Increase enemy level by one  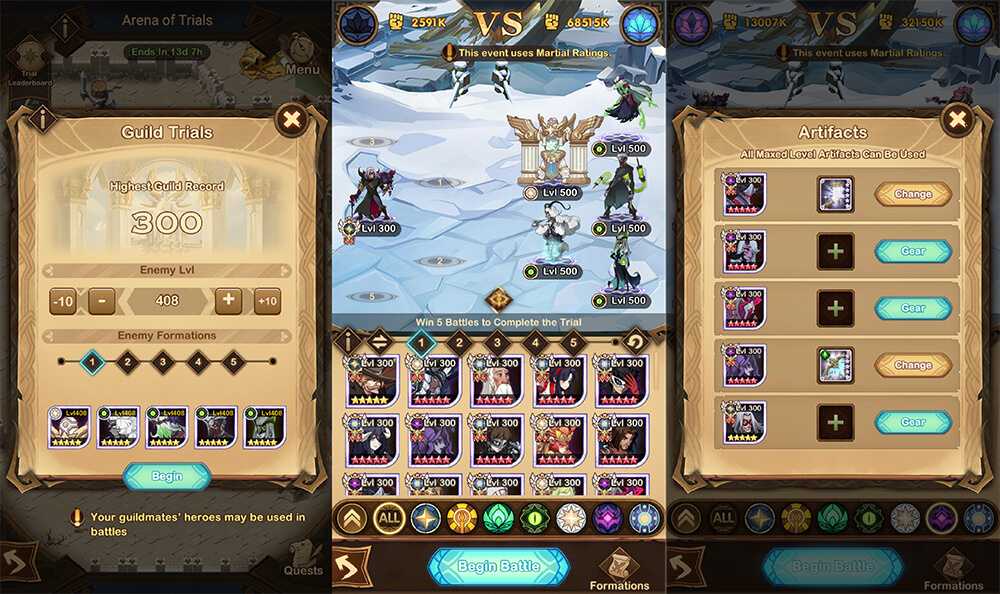point(227,301)
